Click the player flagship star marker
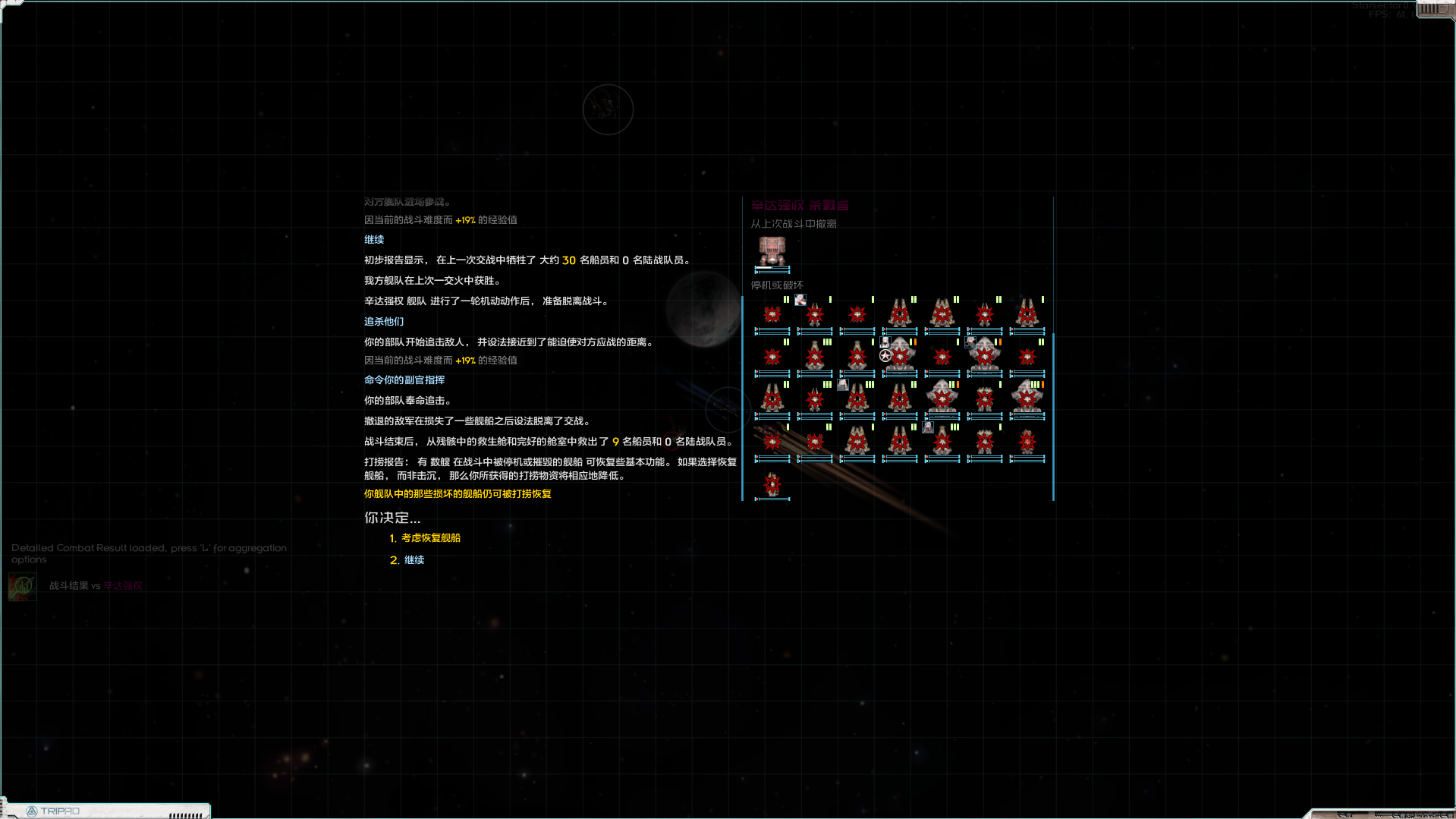The image size is (1456, 819). (x=884, y=354)
